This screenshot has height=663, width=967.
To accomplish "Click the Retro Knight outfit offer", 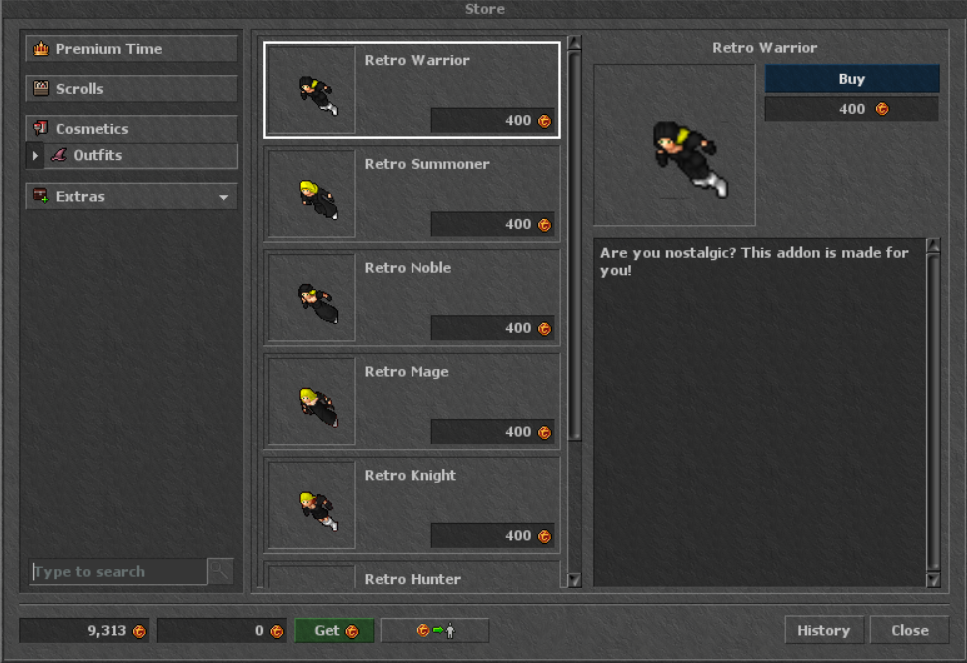I will click(x=411, y=506).
